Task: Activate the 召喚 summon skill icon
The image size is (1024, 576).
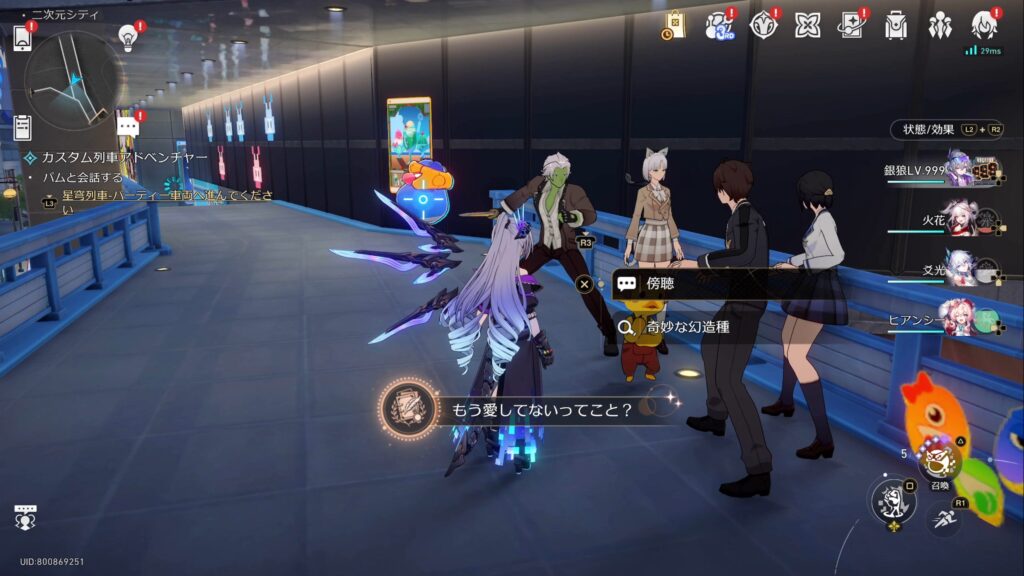Action: click(940, 462)
